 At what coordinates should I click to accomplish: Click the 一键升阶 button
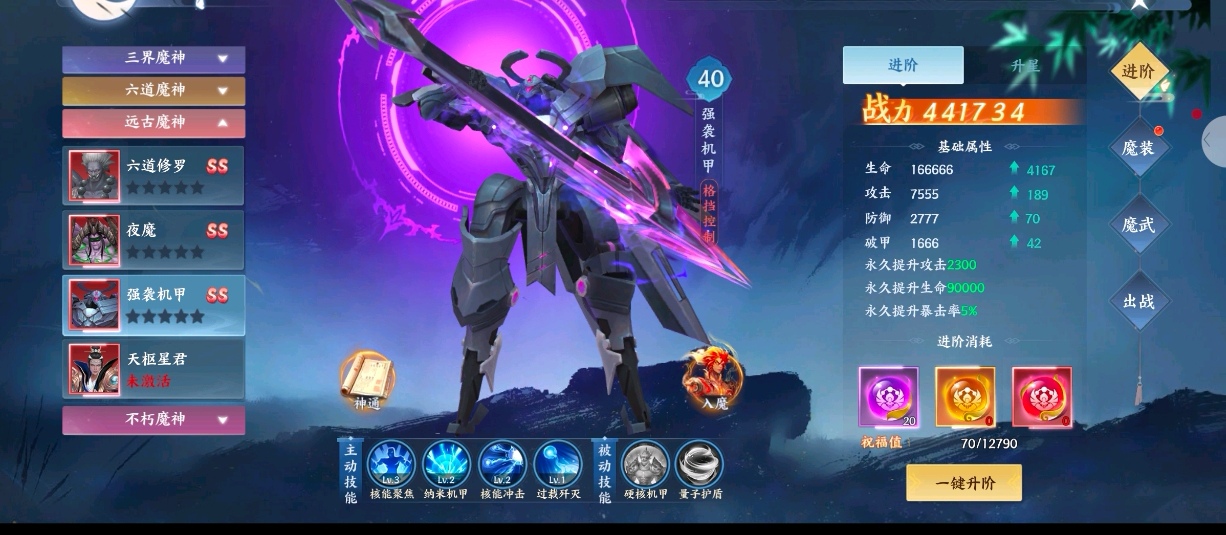964,483
